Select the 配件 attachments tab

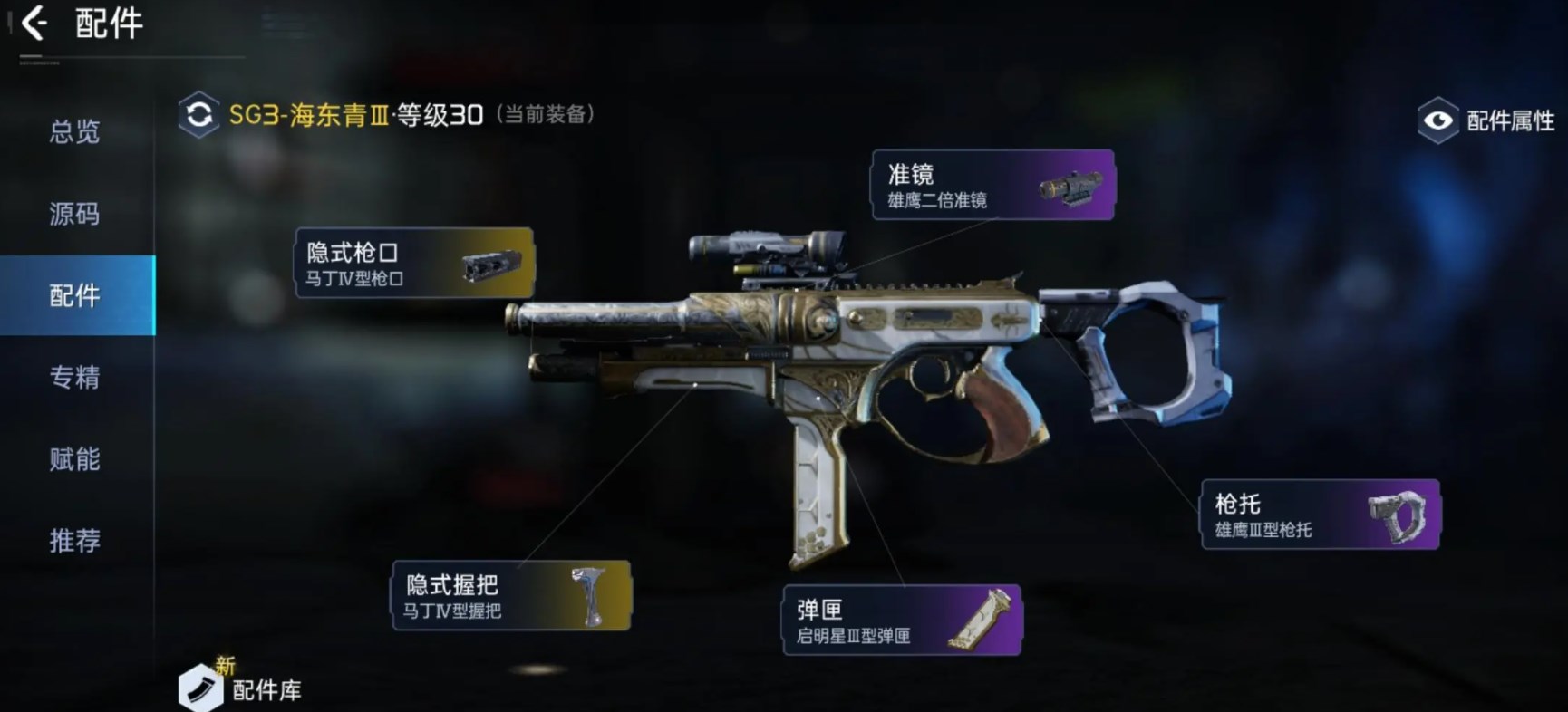click(74, 295)
